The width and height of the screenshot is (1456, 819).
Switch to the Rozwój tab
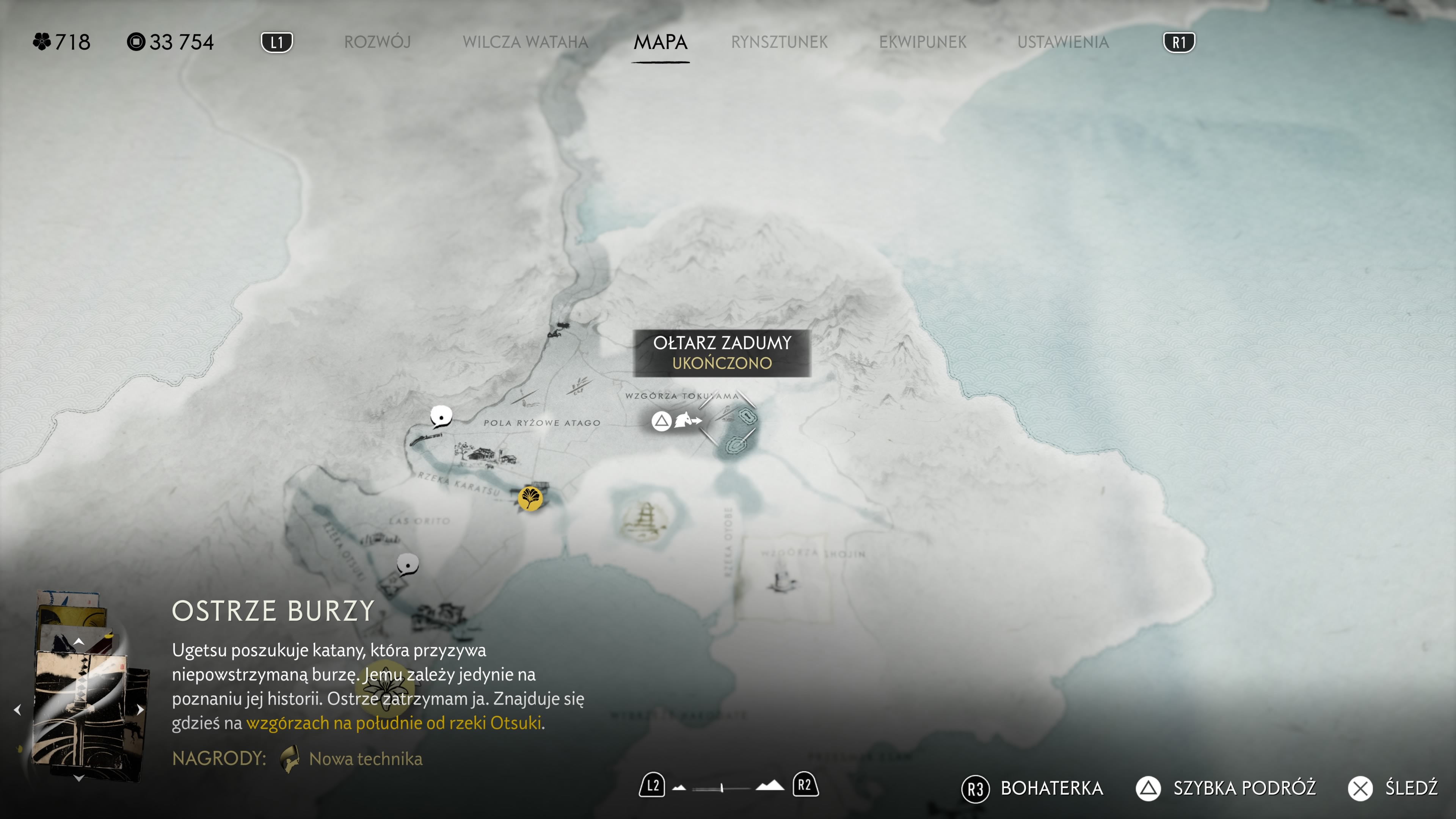pos(377,42)
